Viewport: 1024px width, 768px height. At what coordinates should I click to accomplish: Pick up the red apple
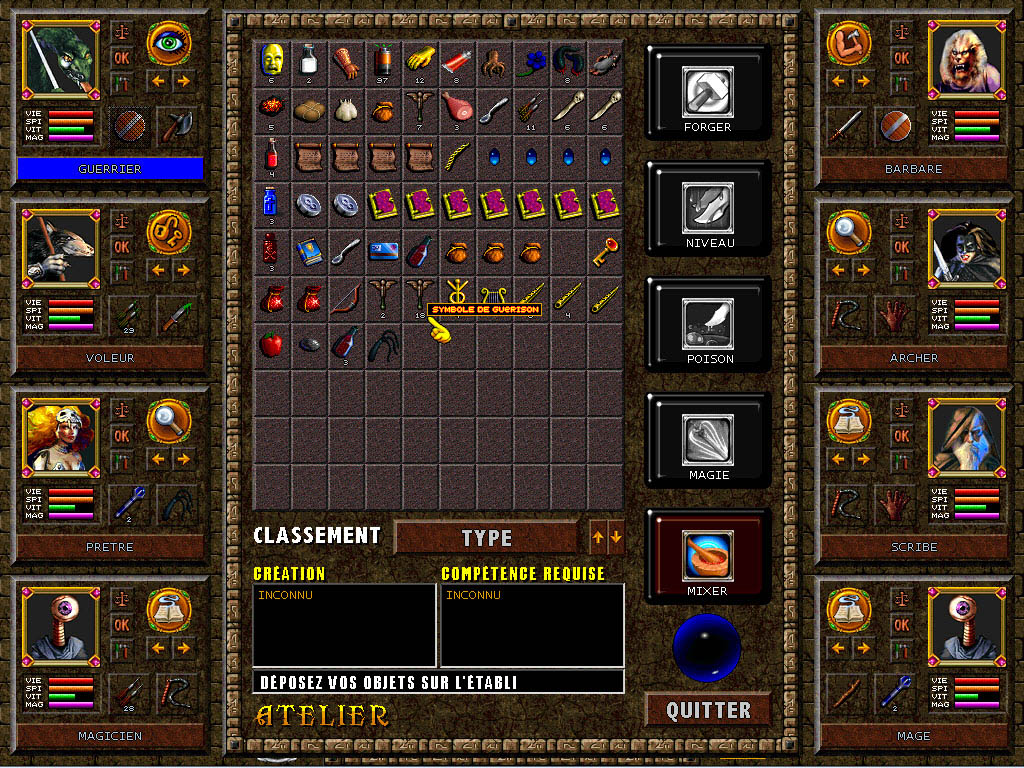[271, 344]
